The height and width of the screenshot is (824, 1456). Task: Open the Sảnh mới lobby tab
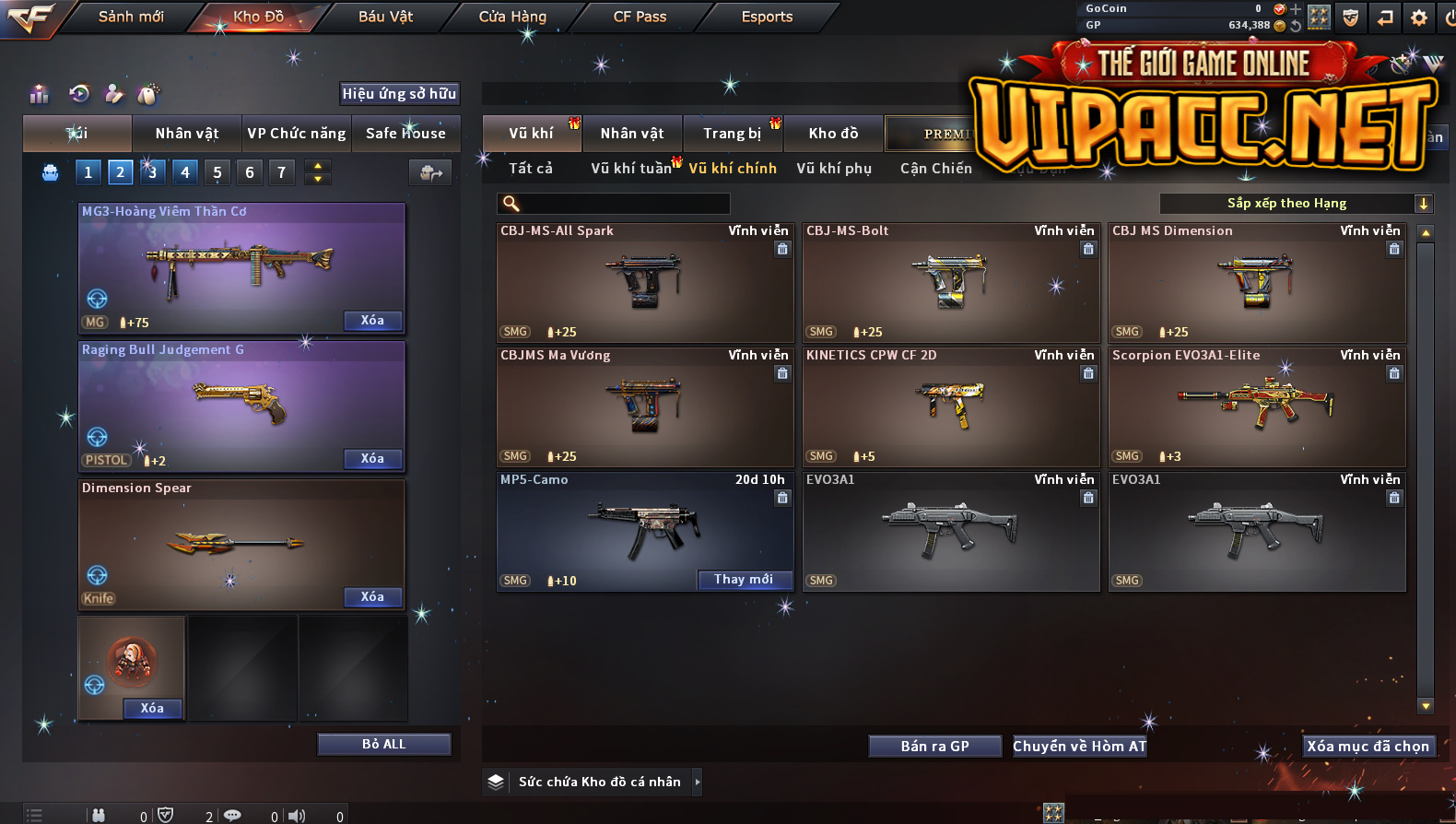131,17
